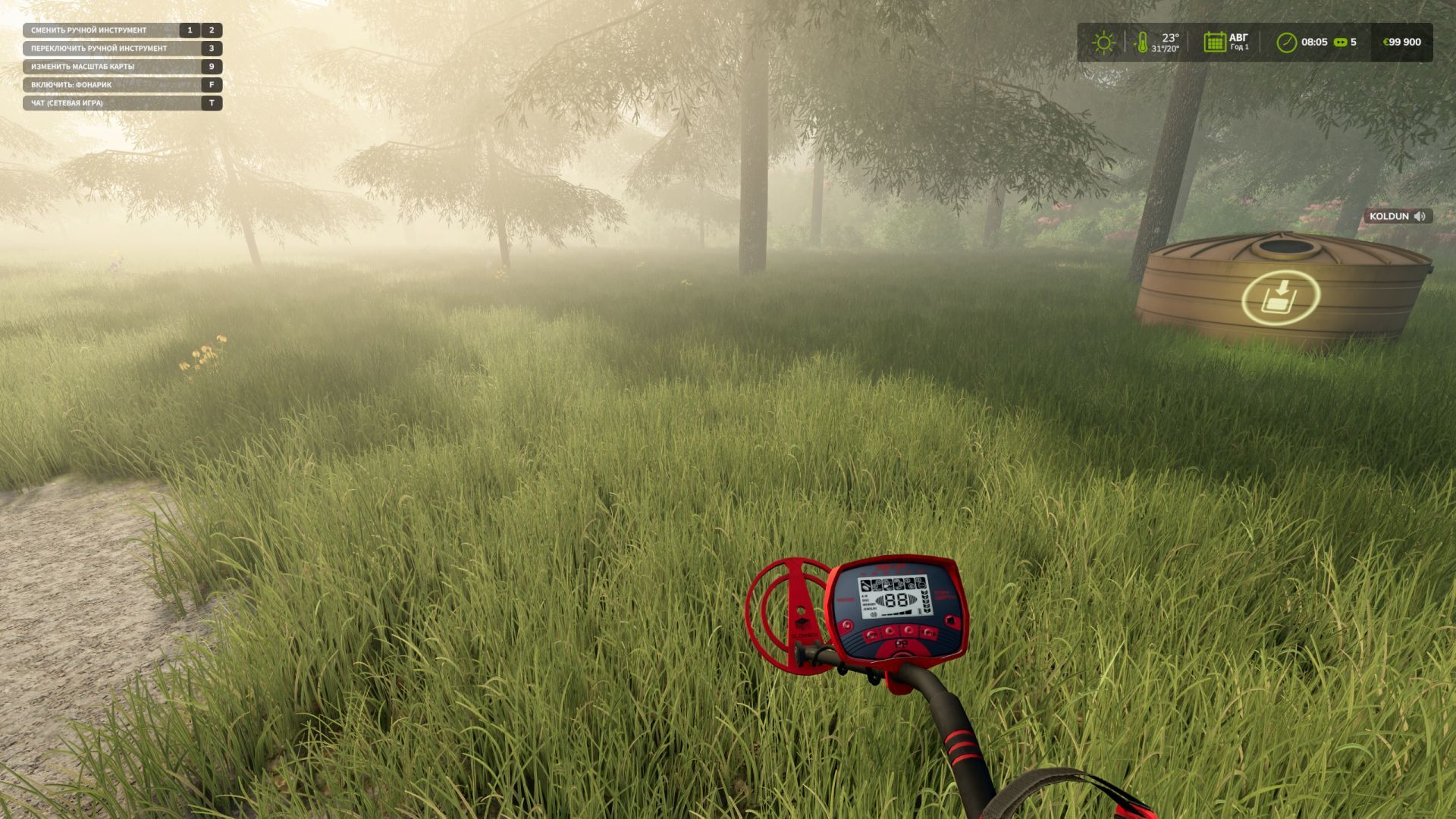The height and width of the screenshot is (819, 1456).
Task: Select the thermometer temperature icon
Action: 1141,42
